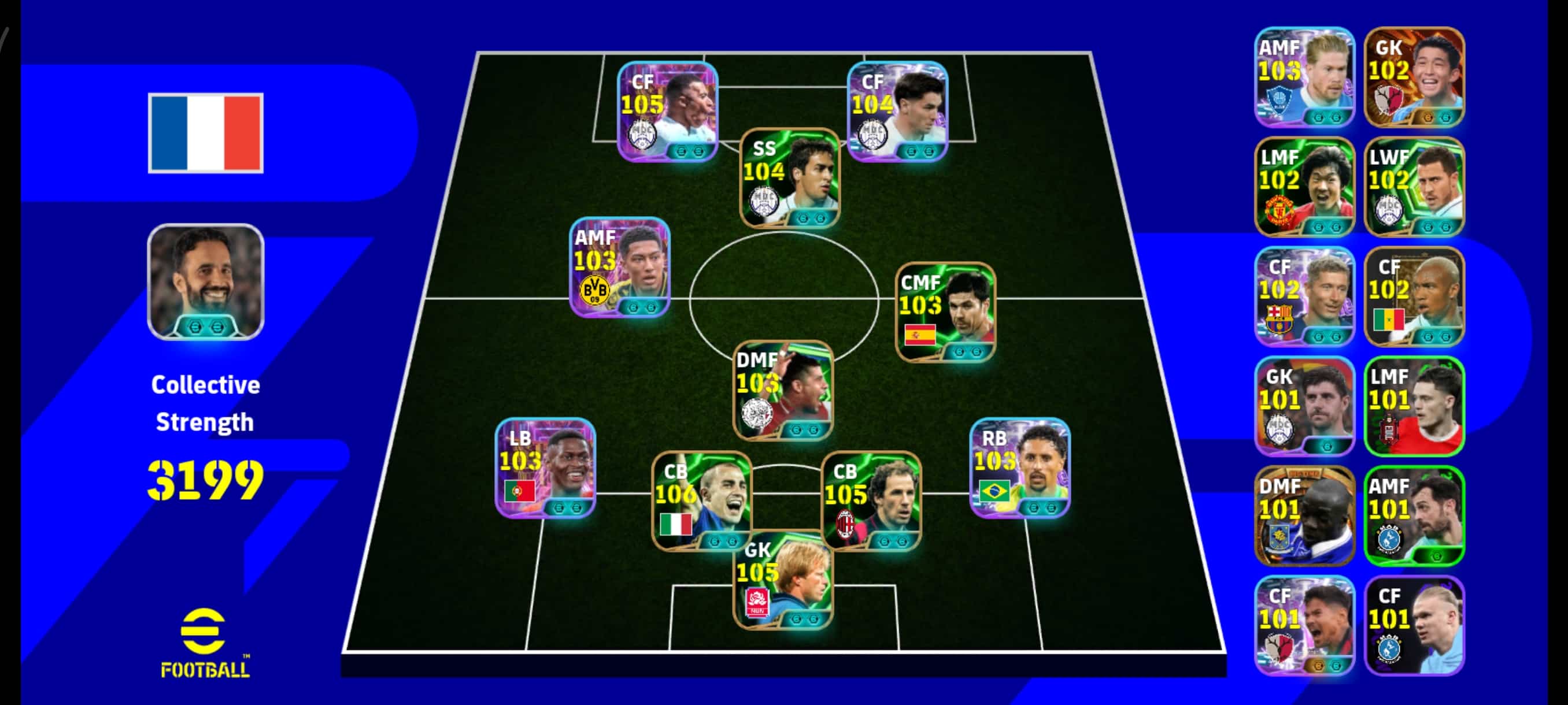The height and width of the screenshot is (705, 1568).
Task: Select the LB 103 card with Portugal flag
Action: (x=545, y=467)
